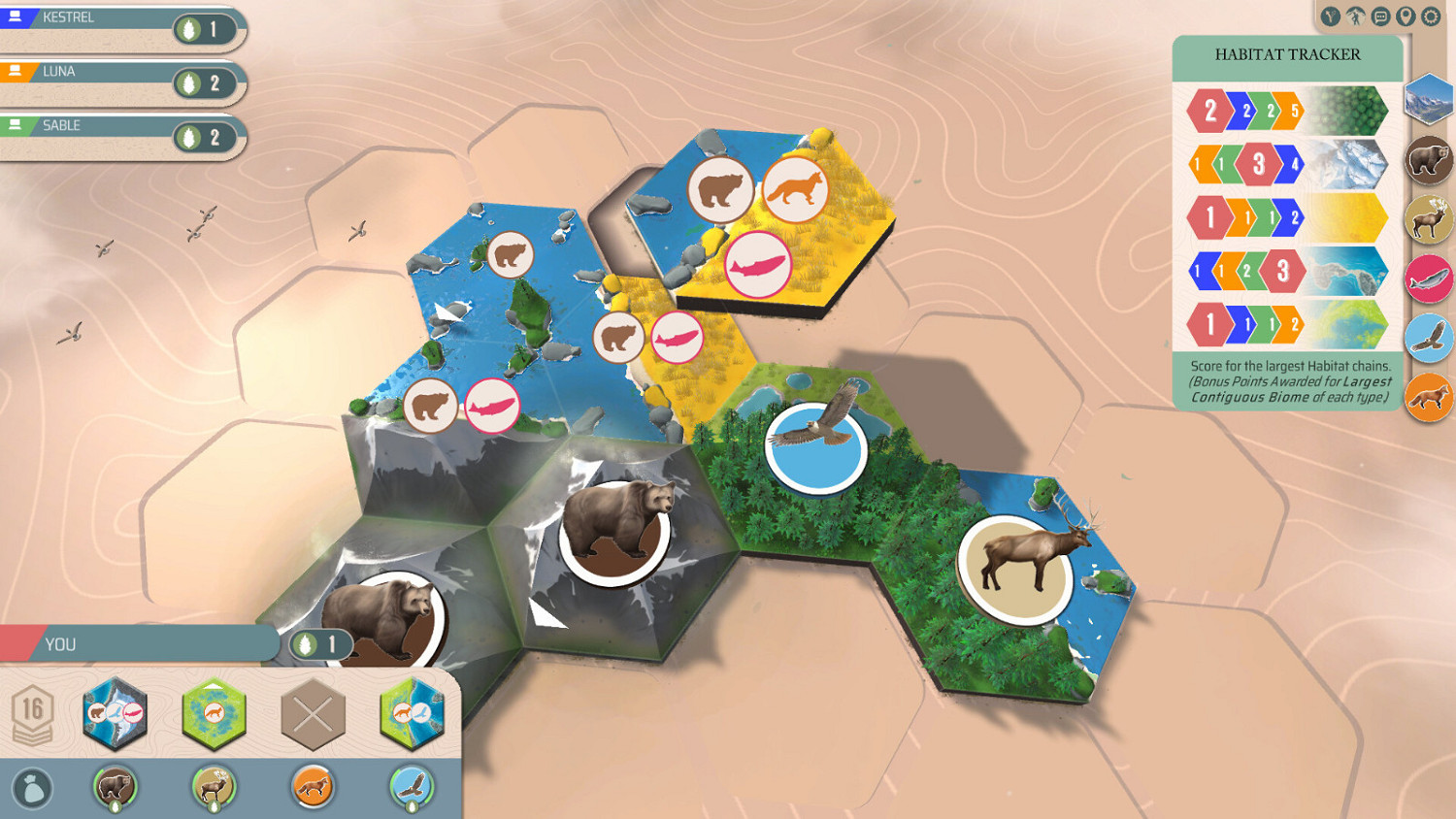Select the fox wildlife token at the bottom
The width and height of the screenshot is (1456, 819).
tap(311, 788)
